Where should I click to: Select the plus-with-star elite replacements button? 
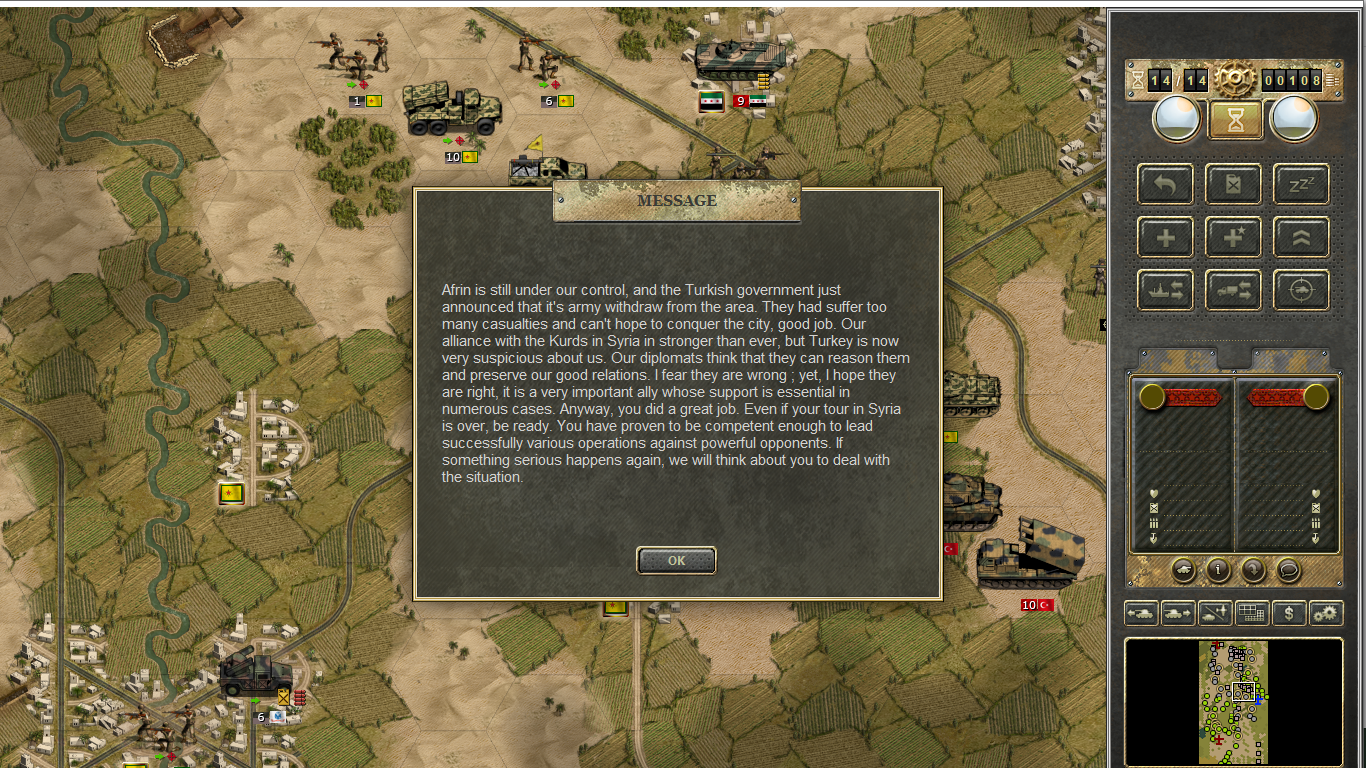pos(1233,237)
